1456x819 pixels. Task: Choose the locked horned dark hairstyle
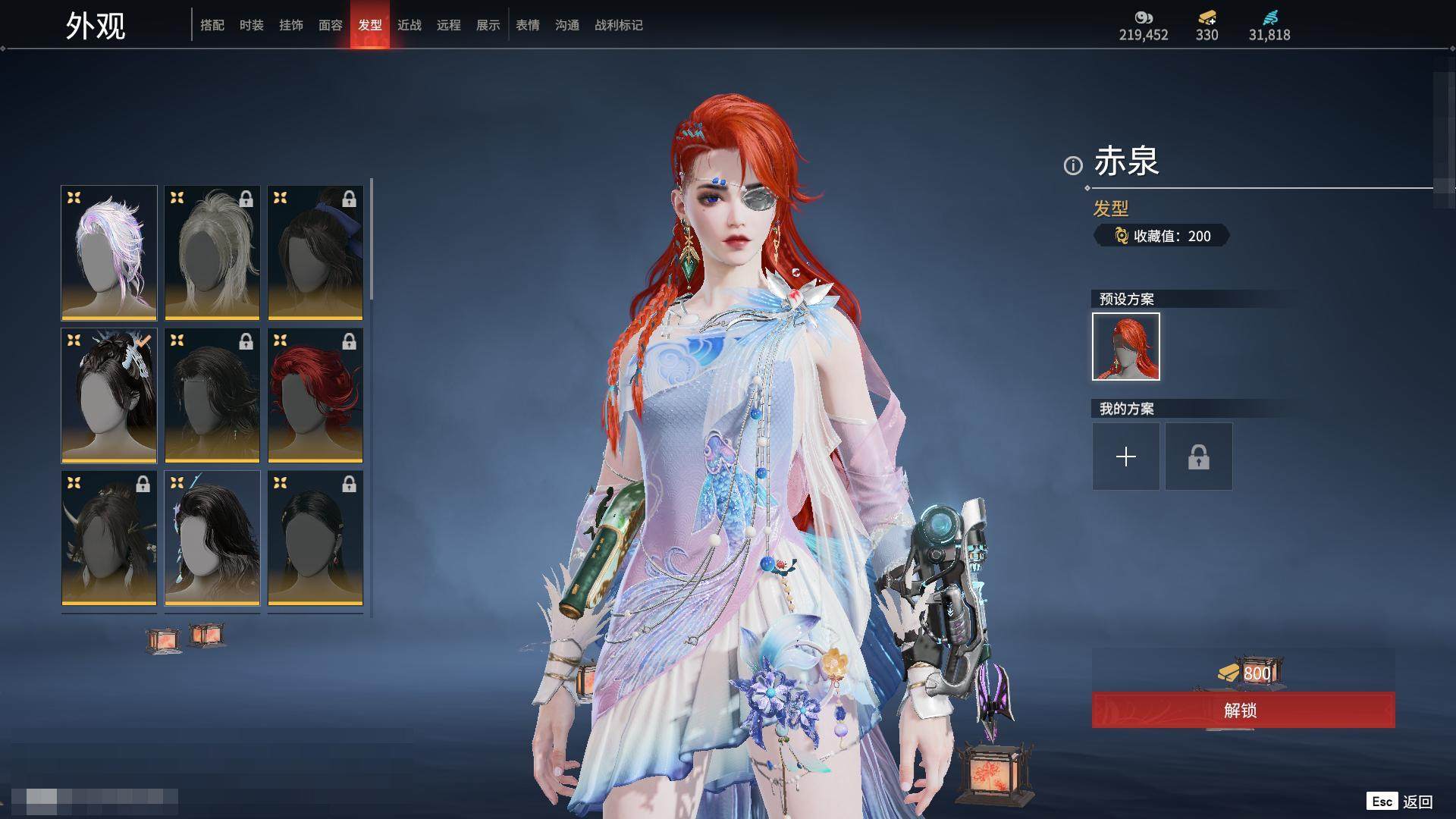[109, 538]
